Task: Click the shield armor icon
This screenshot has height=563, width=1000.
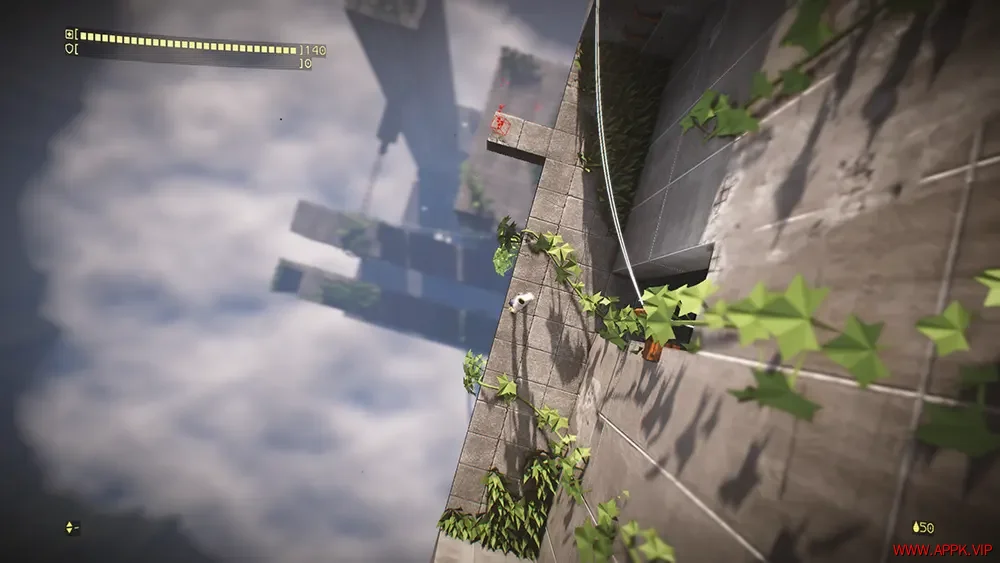Action: pyautogui.click(x=69, y=47)
